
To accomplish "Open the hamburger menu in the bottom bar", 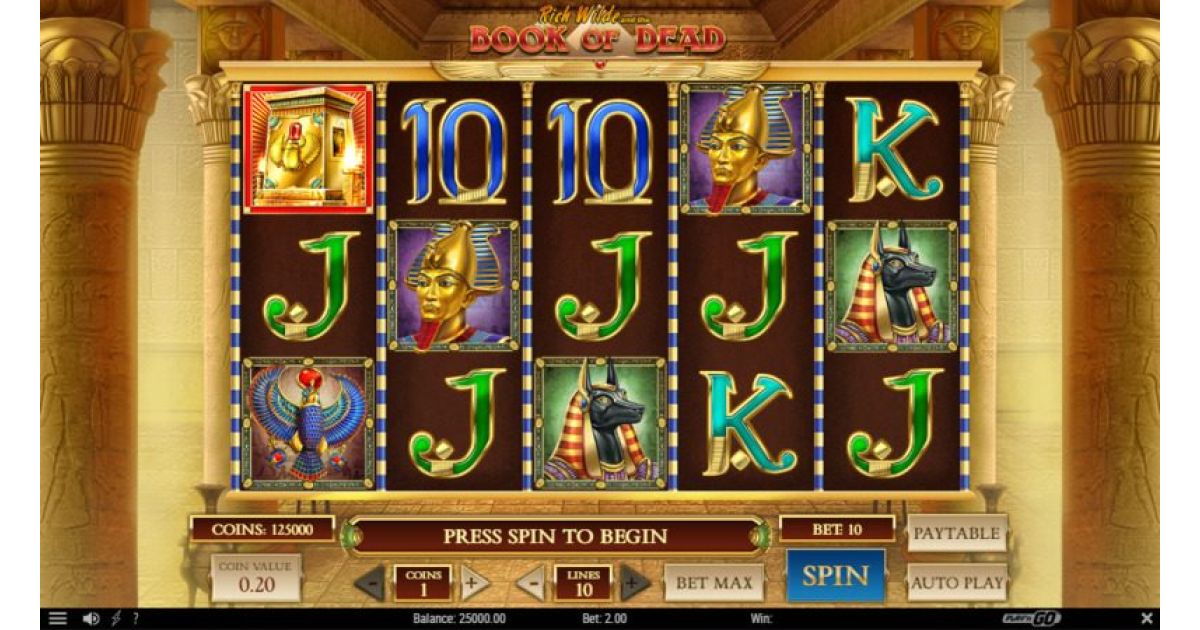I will tap(58, 619).
